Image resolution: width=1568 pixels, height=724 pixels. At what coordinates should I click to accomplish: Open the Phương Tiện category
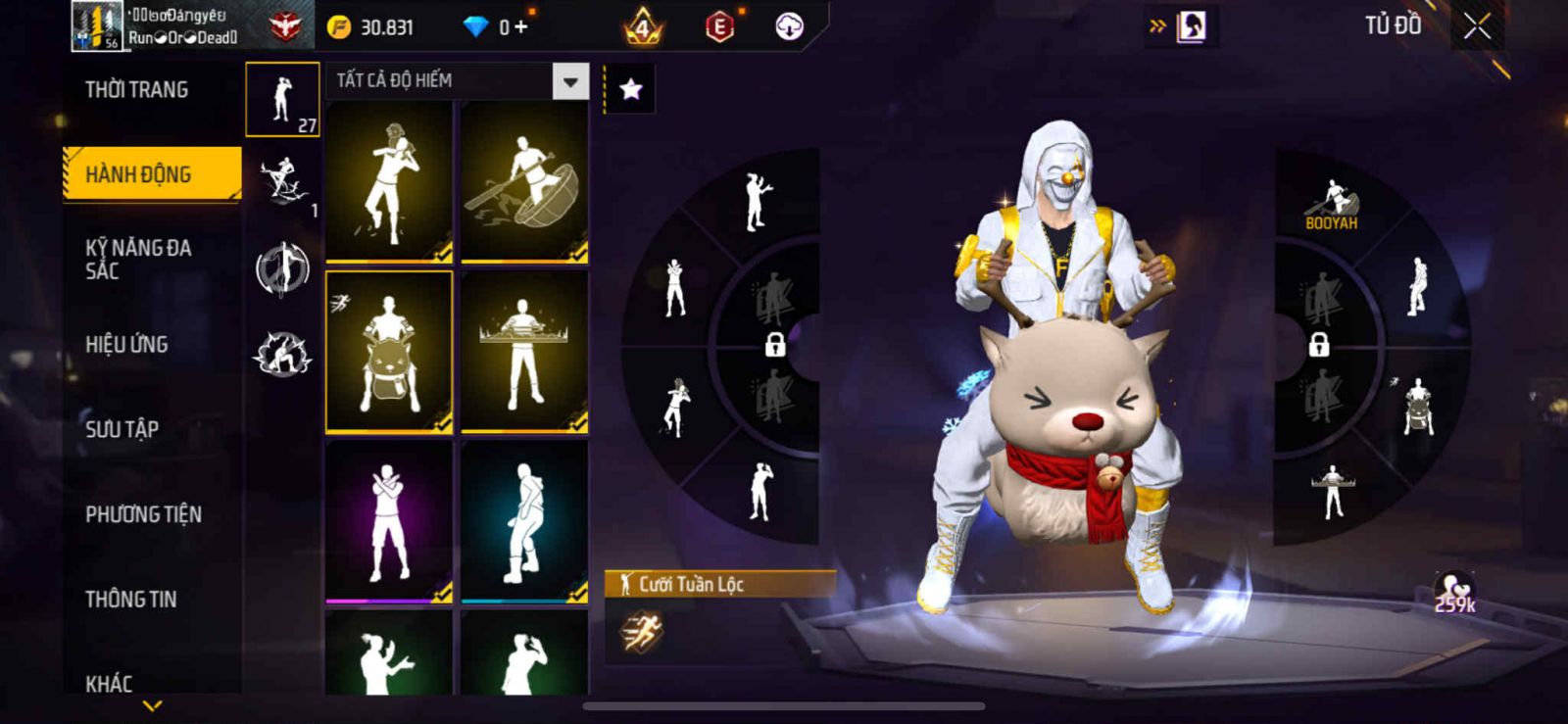coord(143,514)
